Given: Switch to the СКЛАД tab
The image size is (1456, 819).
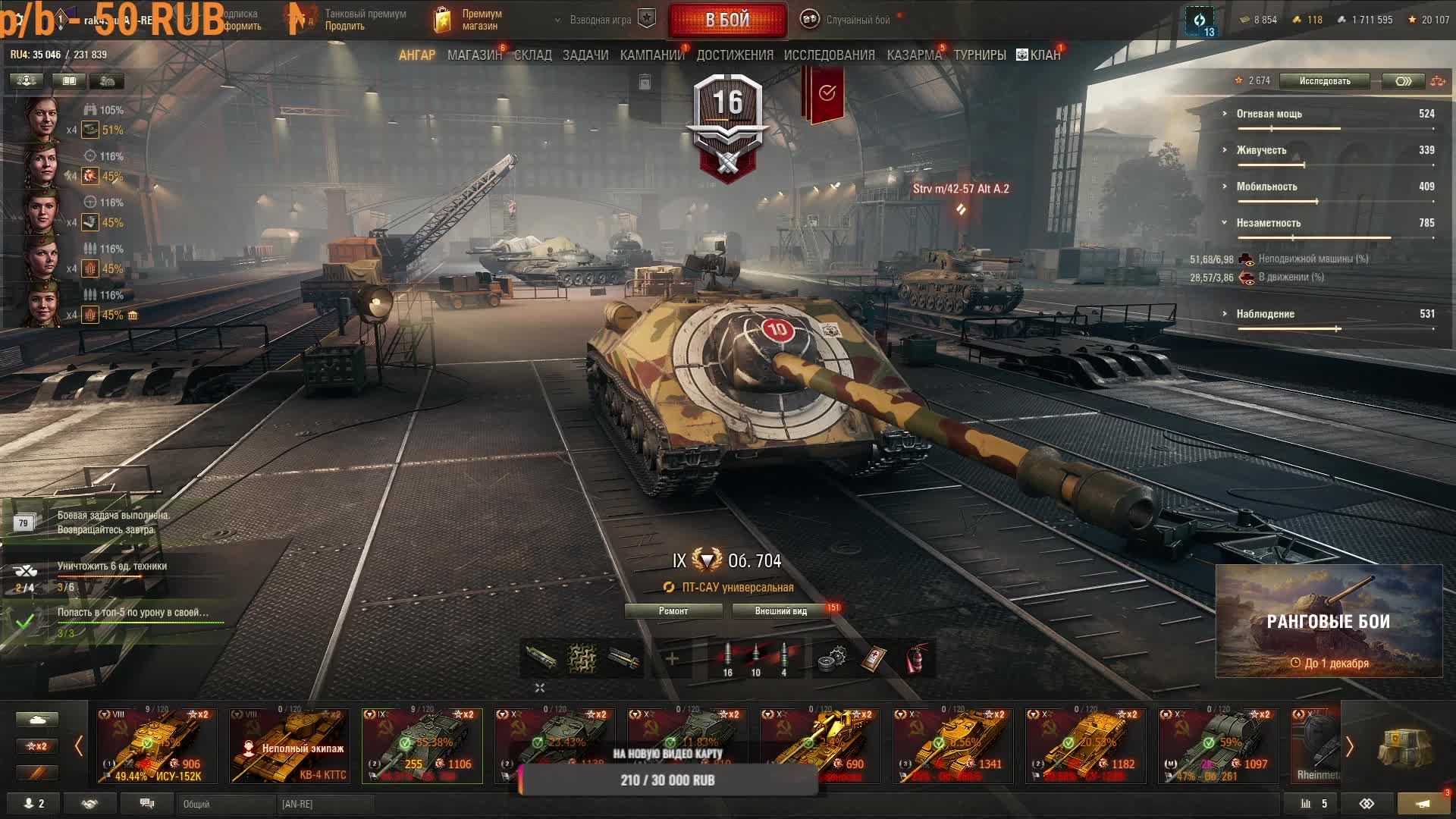Looking at the screenshot, I should 532,55.
